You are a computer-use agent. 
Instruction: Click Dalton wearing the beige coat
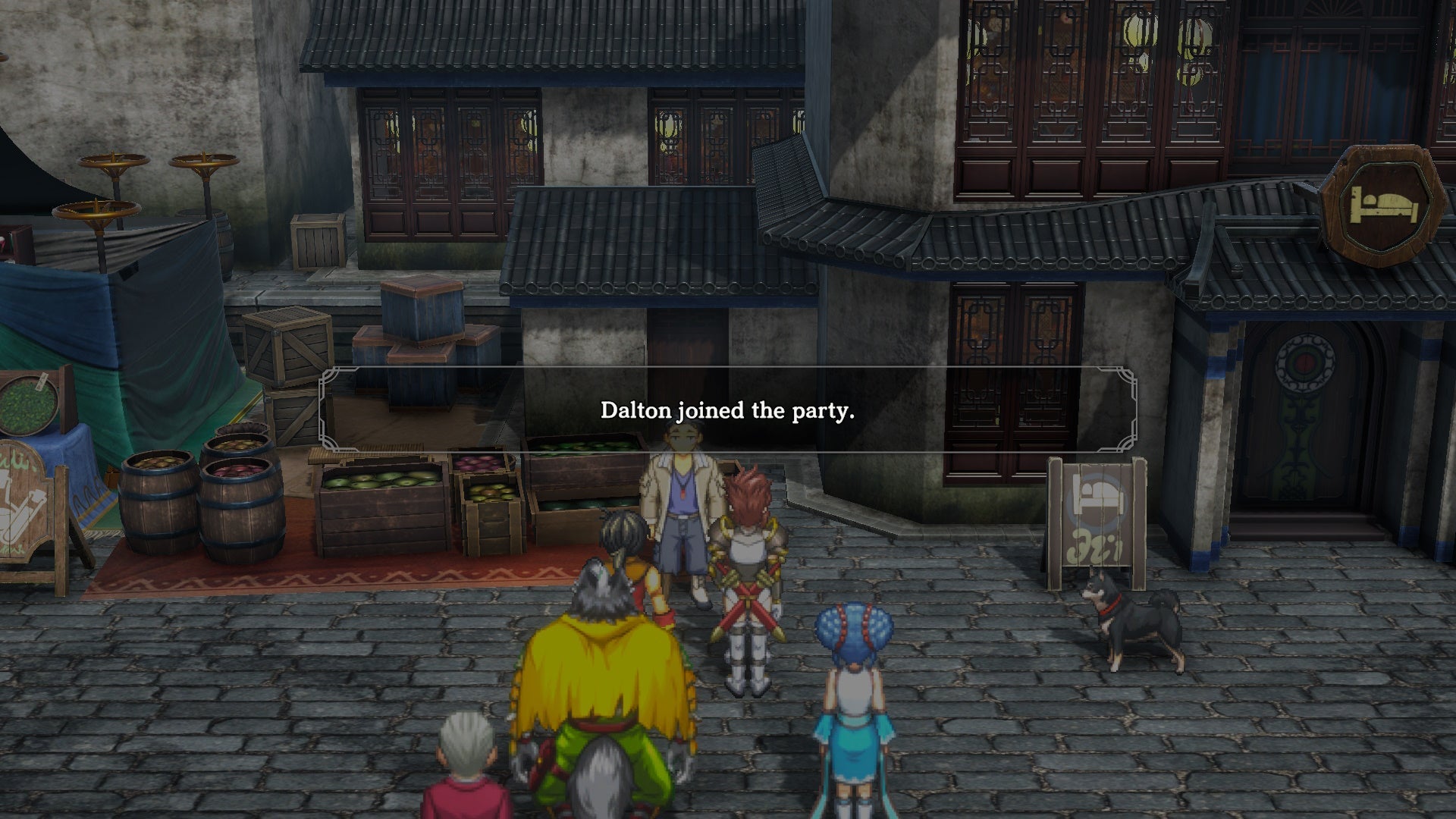pos(681,508)
